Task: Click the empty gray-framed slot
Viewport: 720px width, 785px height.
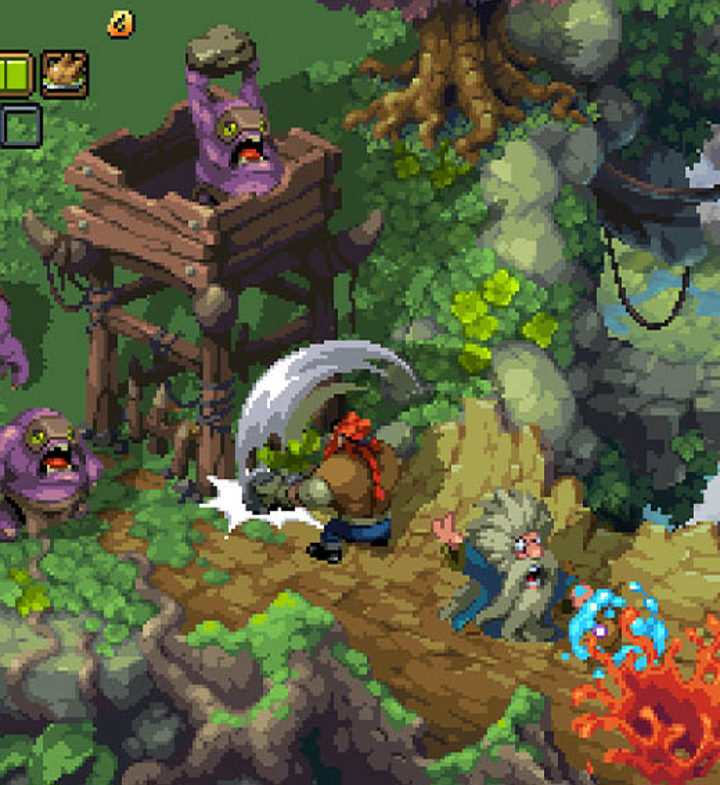Action: (20, 125)
